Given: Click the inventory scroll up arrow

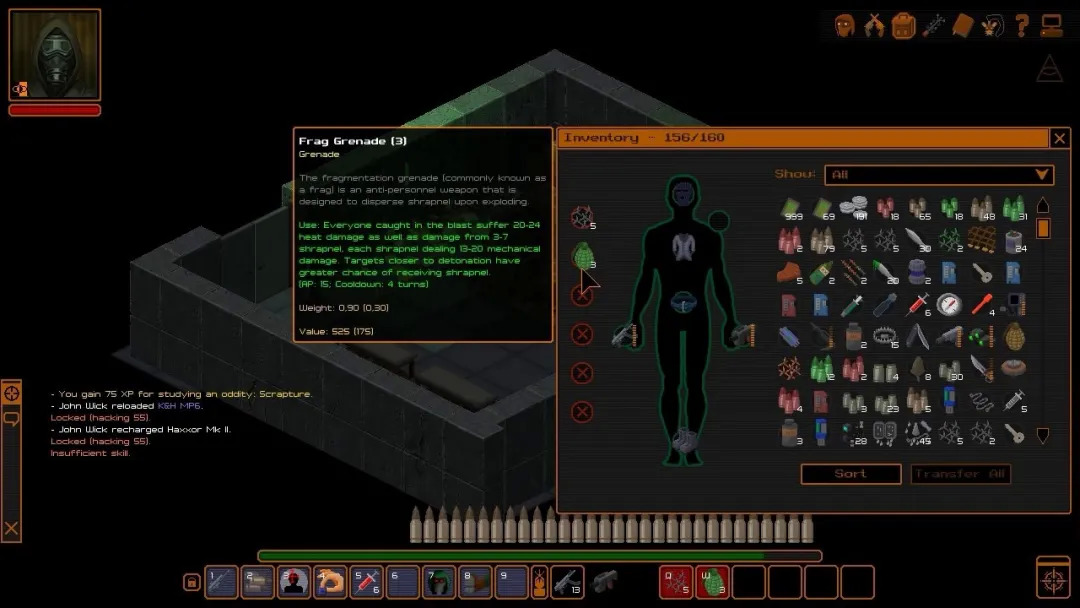Looking at the screenshot, I should [1043, 206].
